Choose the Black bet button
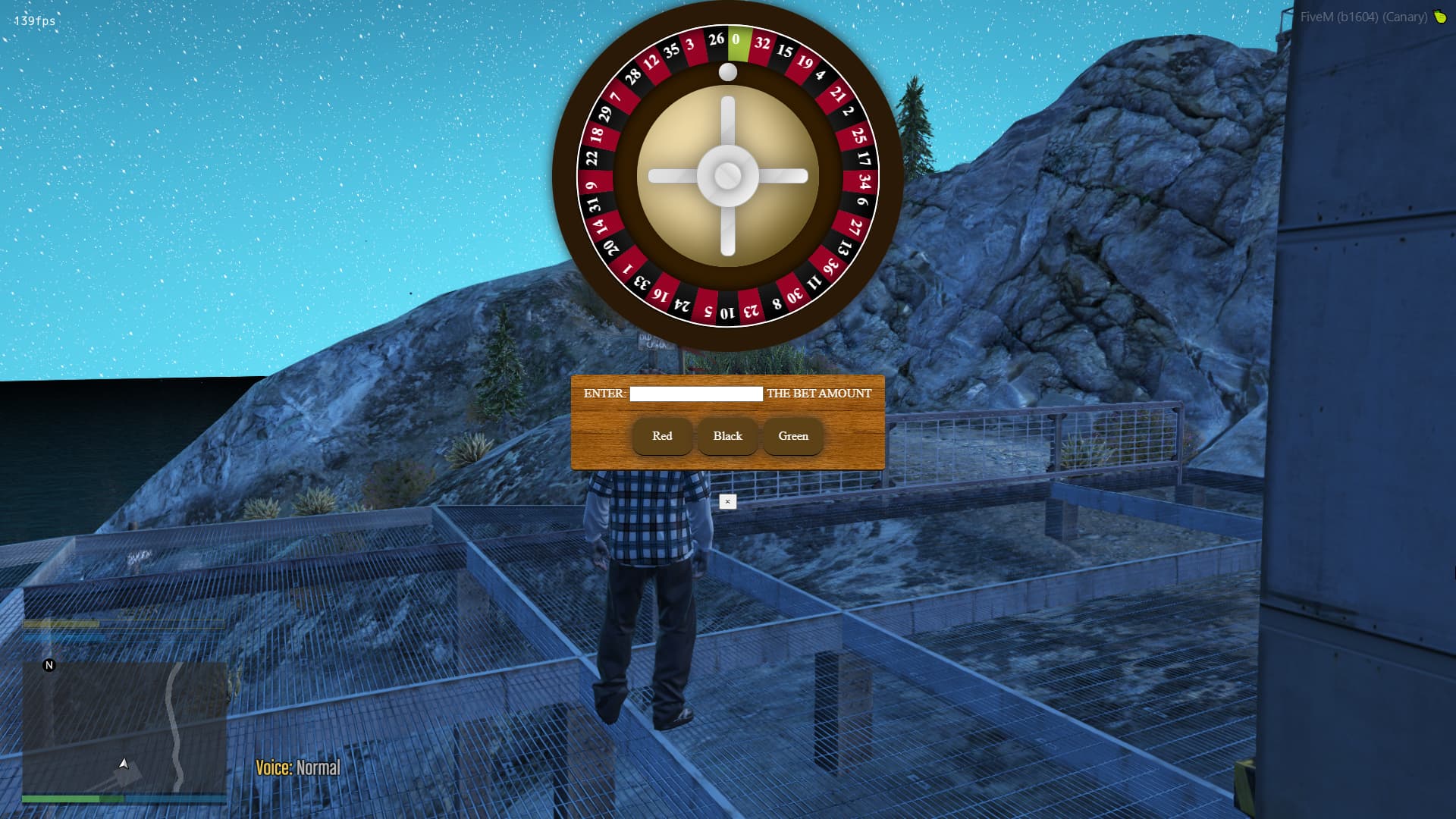Viewport: 1456px width, 819px height. pos(727,436)
